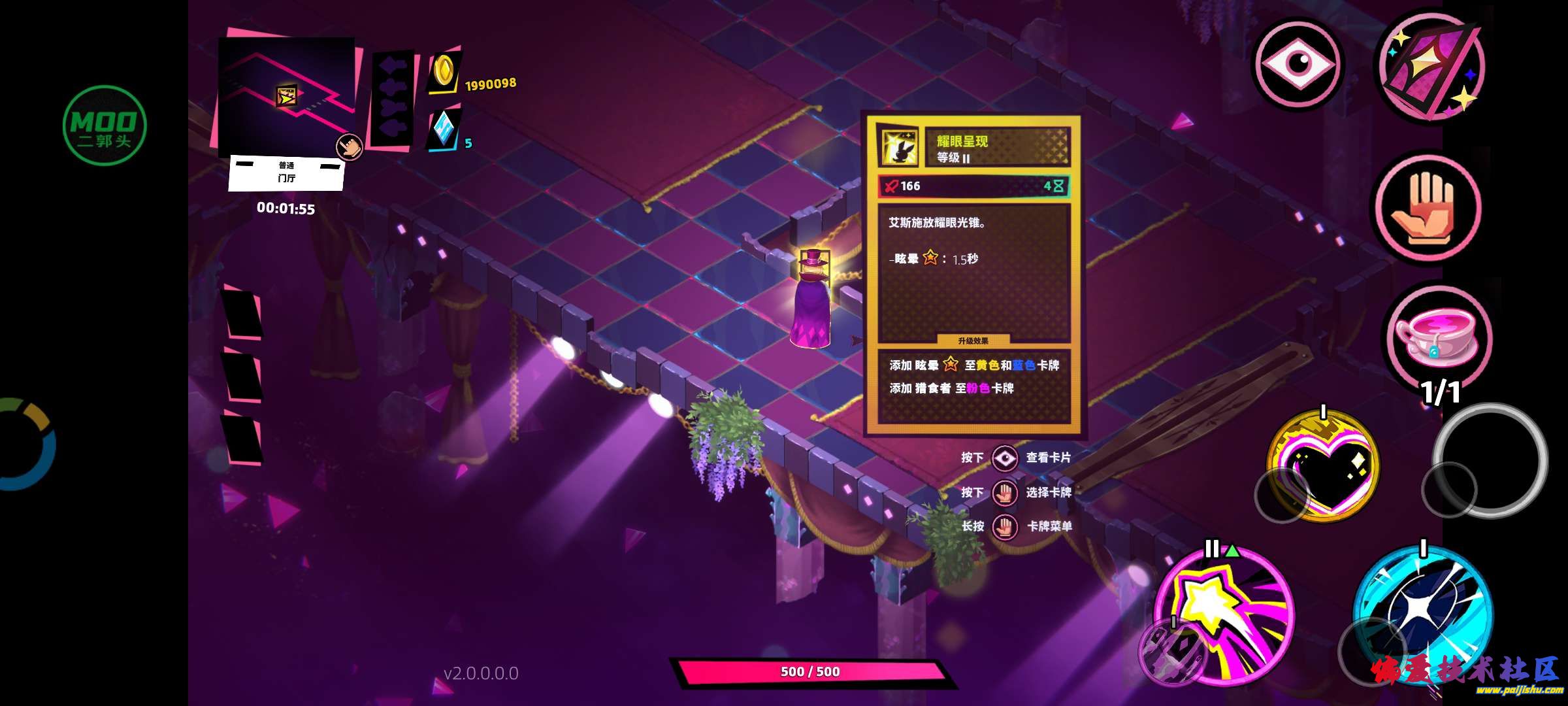Tap the small card skill near star attack

click(x=1173, y=652)
